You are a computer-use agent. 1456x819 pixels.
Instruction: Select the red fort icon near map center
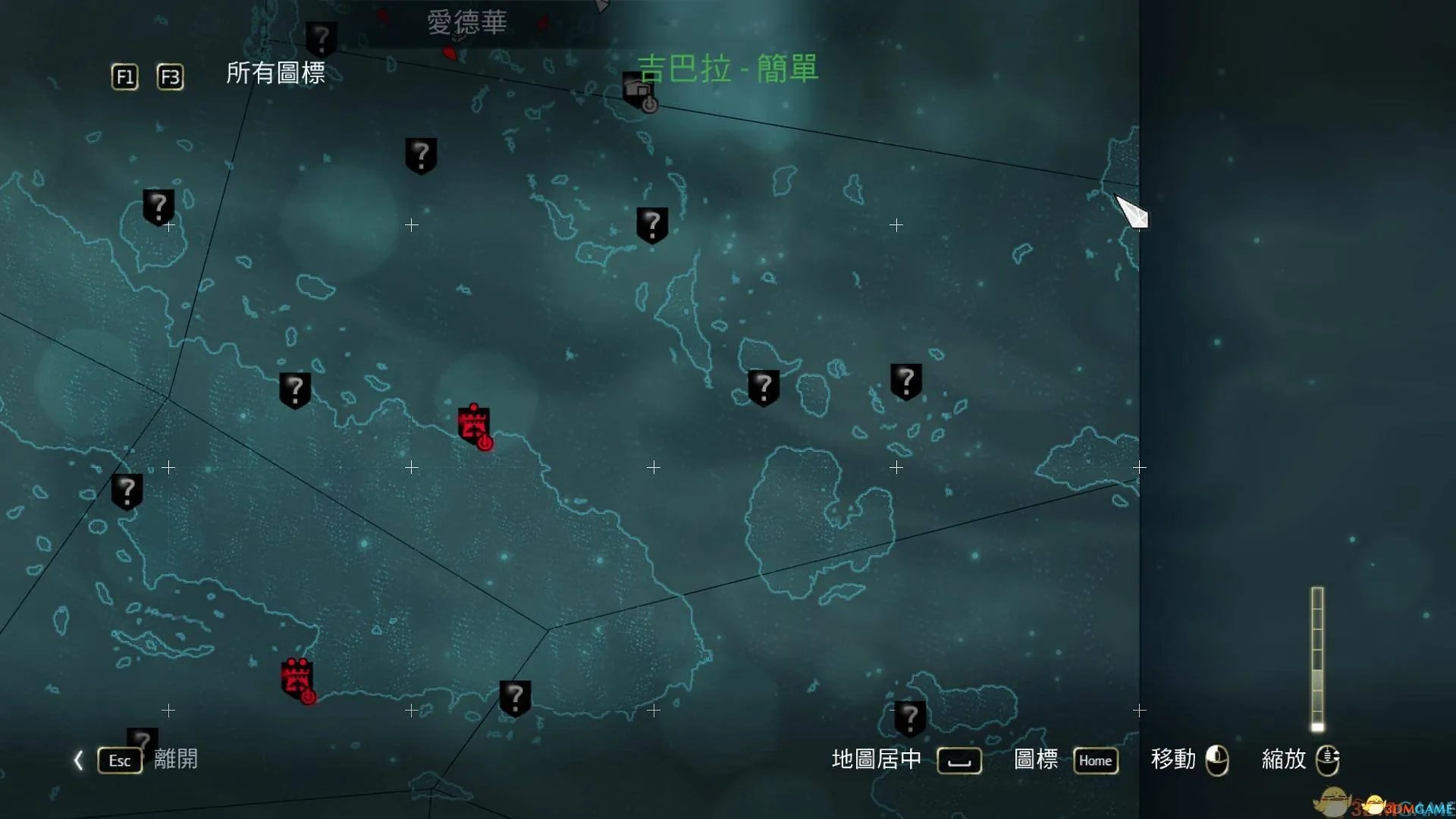click(472, 423)
